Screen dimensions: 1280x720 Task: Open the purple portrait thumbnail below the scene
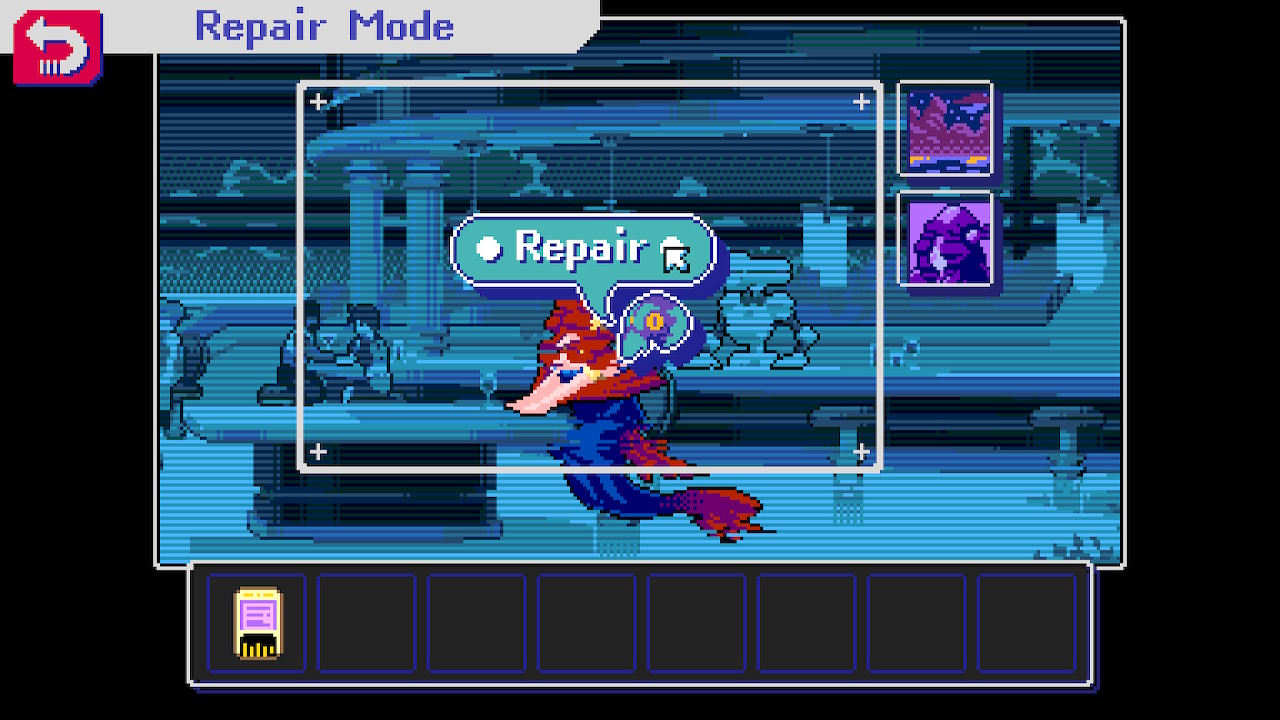tap(944, 238)
